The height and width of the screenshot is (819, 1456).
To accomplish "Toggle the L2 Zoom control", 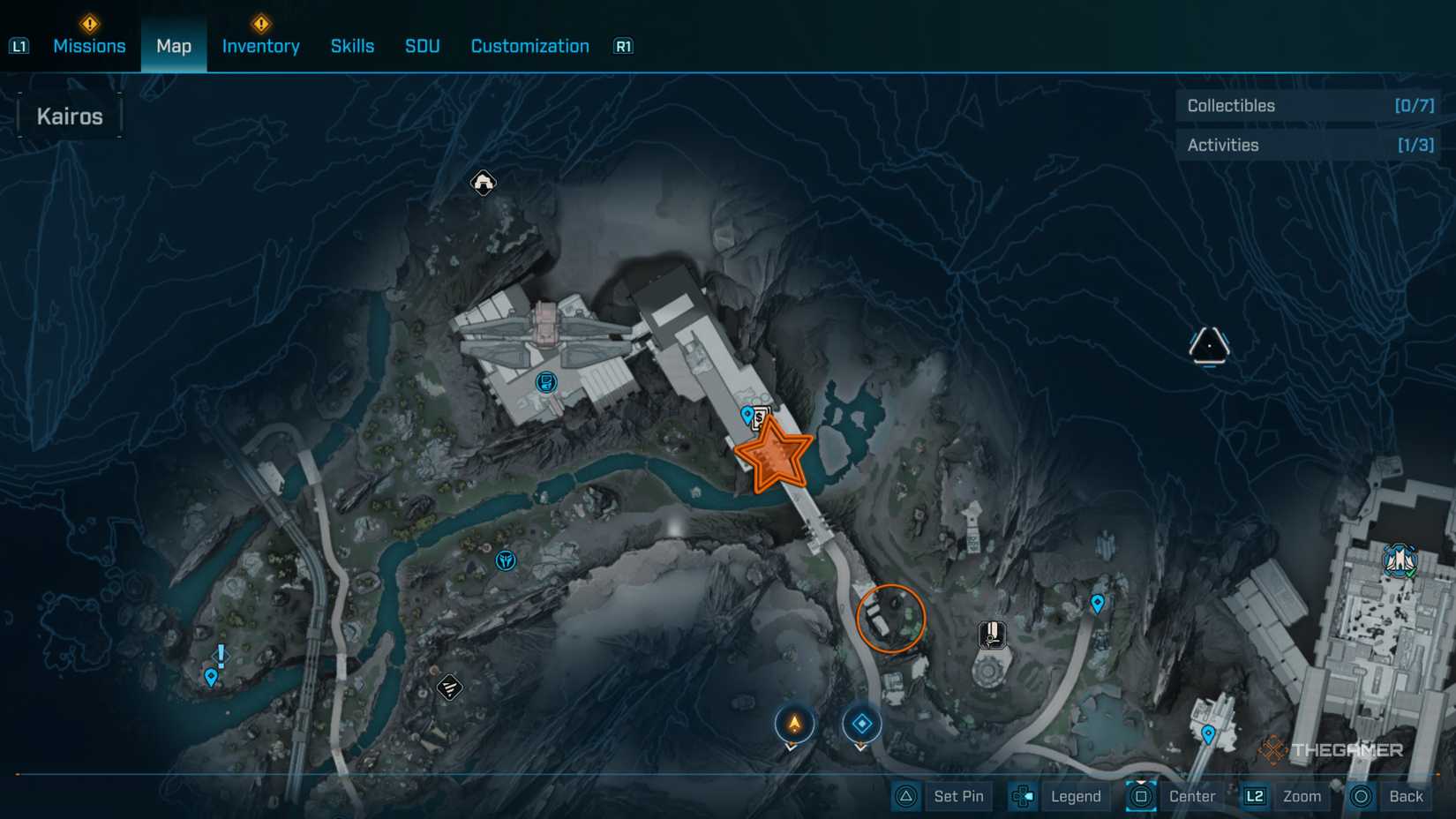I will tap(1281, 795).
